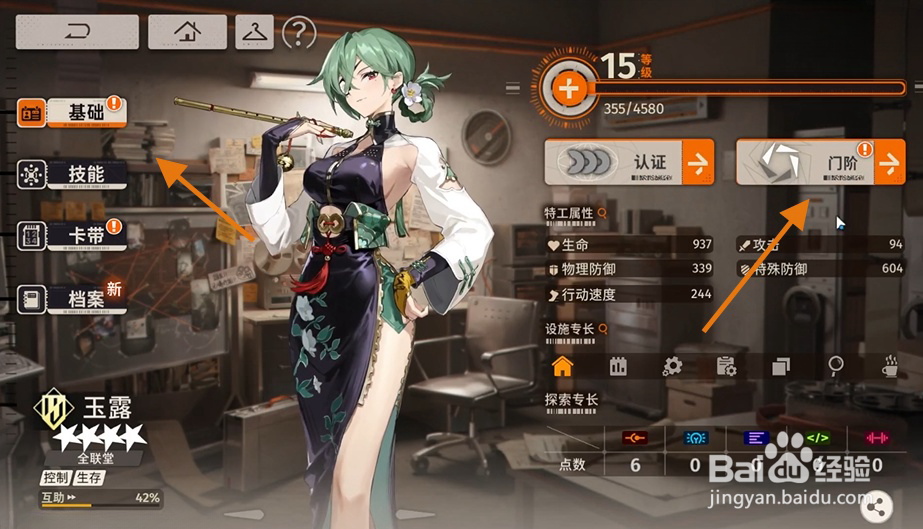Viewport: 923px width, 529px height.
Task: Select the orange house facility icon
Action: [563, 366]
